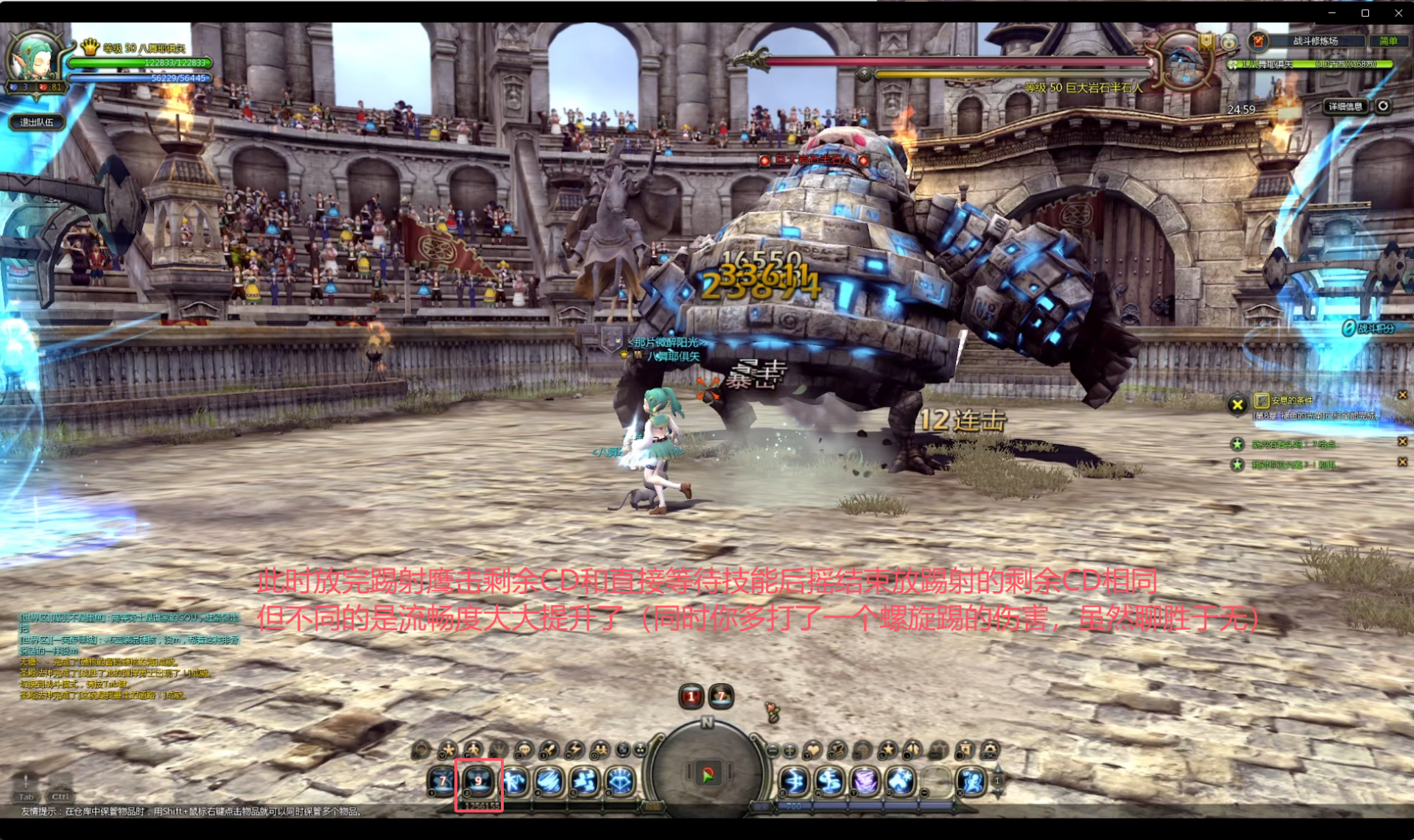
Task: Open the 安息的条件 quest entry
Action: (1292, 400)
